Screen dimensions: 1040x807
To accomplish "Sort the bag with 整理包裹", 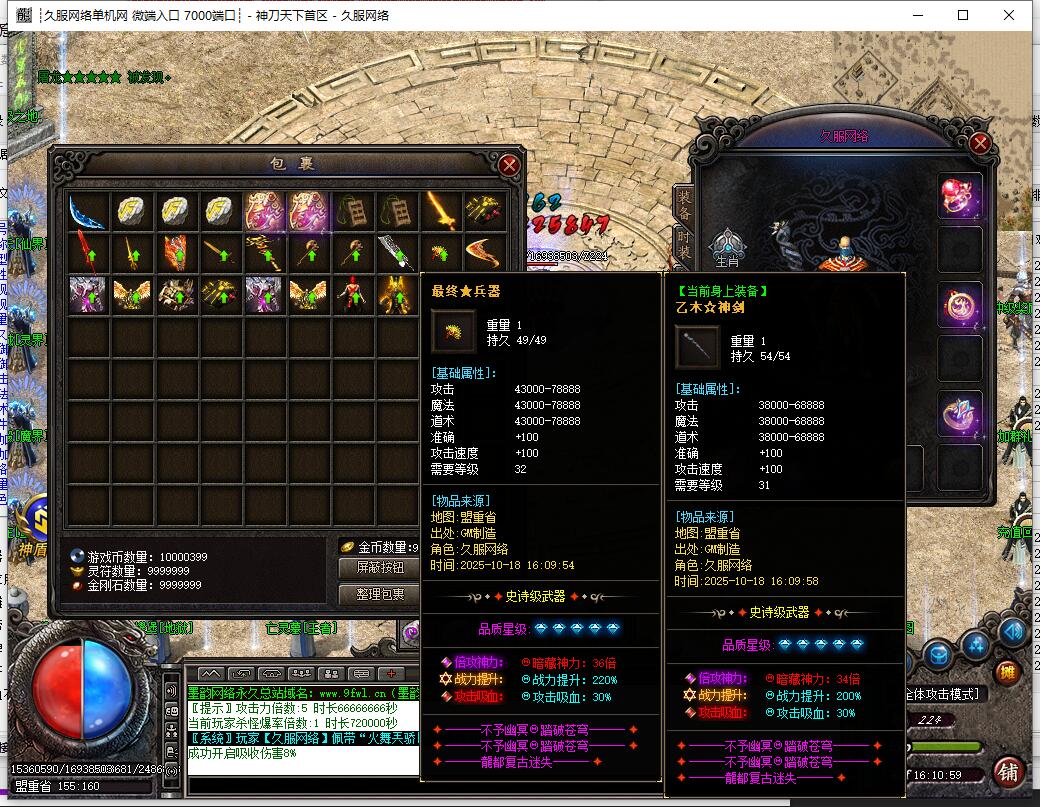I will [x=380, y=594].
